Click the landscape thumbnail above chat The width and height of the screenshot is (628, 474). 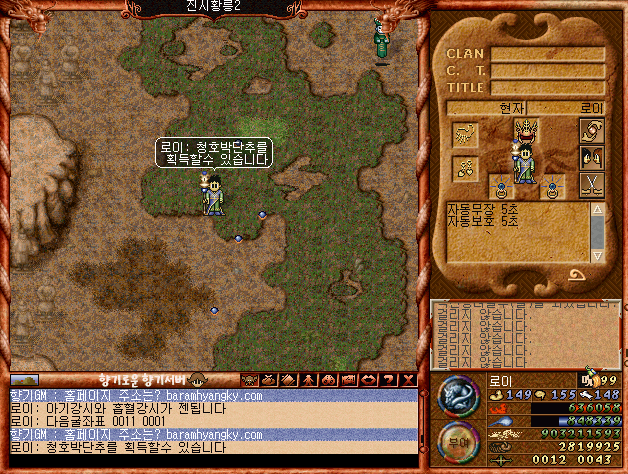24,380
